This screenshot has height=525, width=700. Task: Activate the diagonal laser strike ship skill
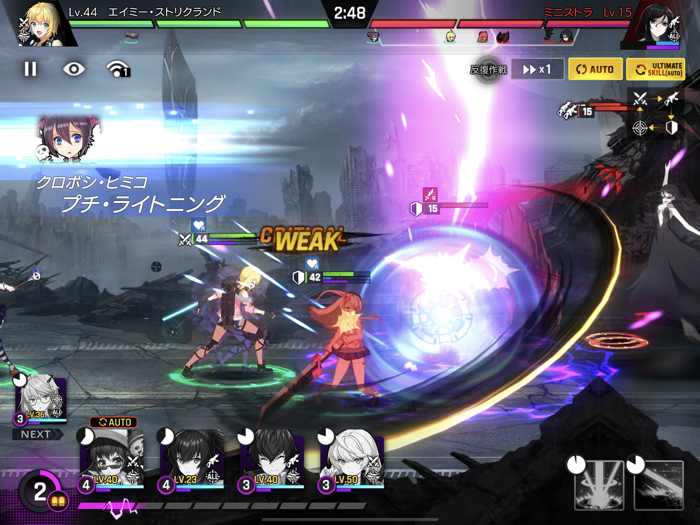(x=659, y=485)
